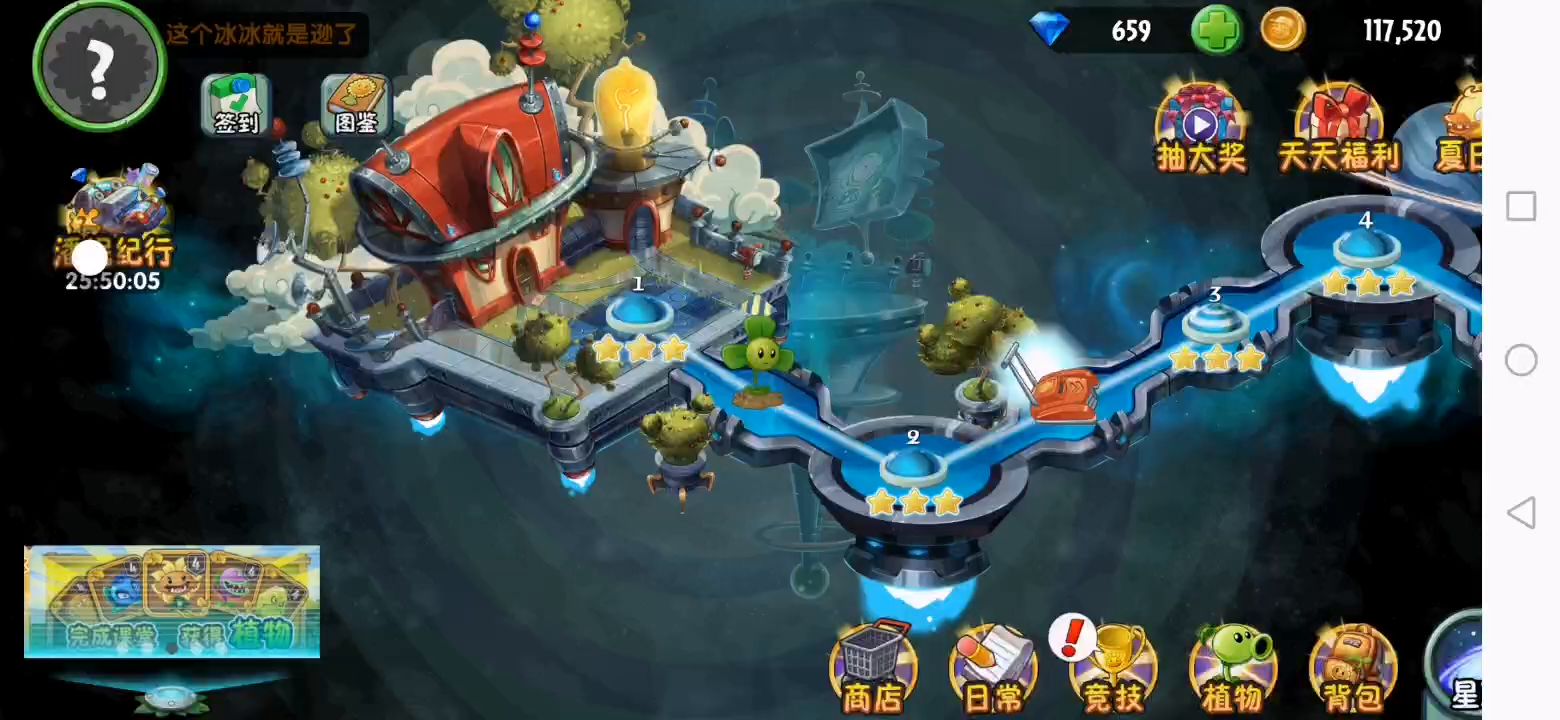The height and width of the screenshot is (720, 1560).
Task: Tap the Android back triangle button
Action: pyautogui.click(x=1521, y=513)
